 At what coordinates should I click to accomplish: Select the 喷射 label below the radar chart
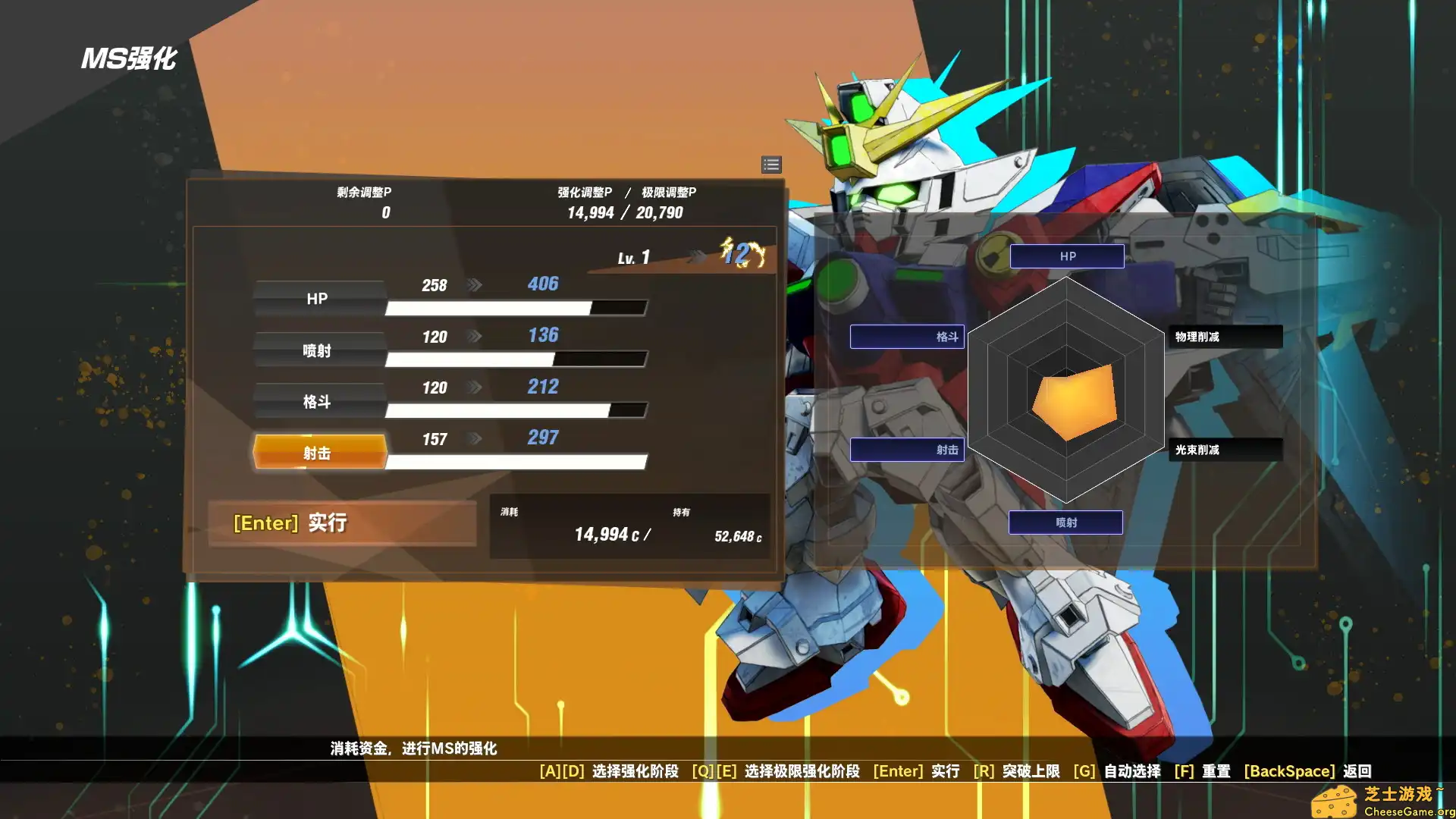click(x=1065, y=522)
